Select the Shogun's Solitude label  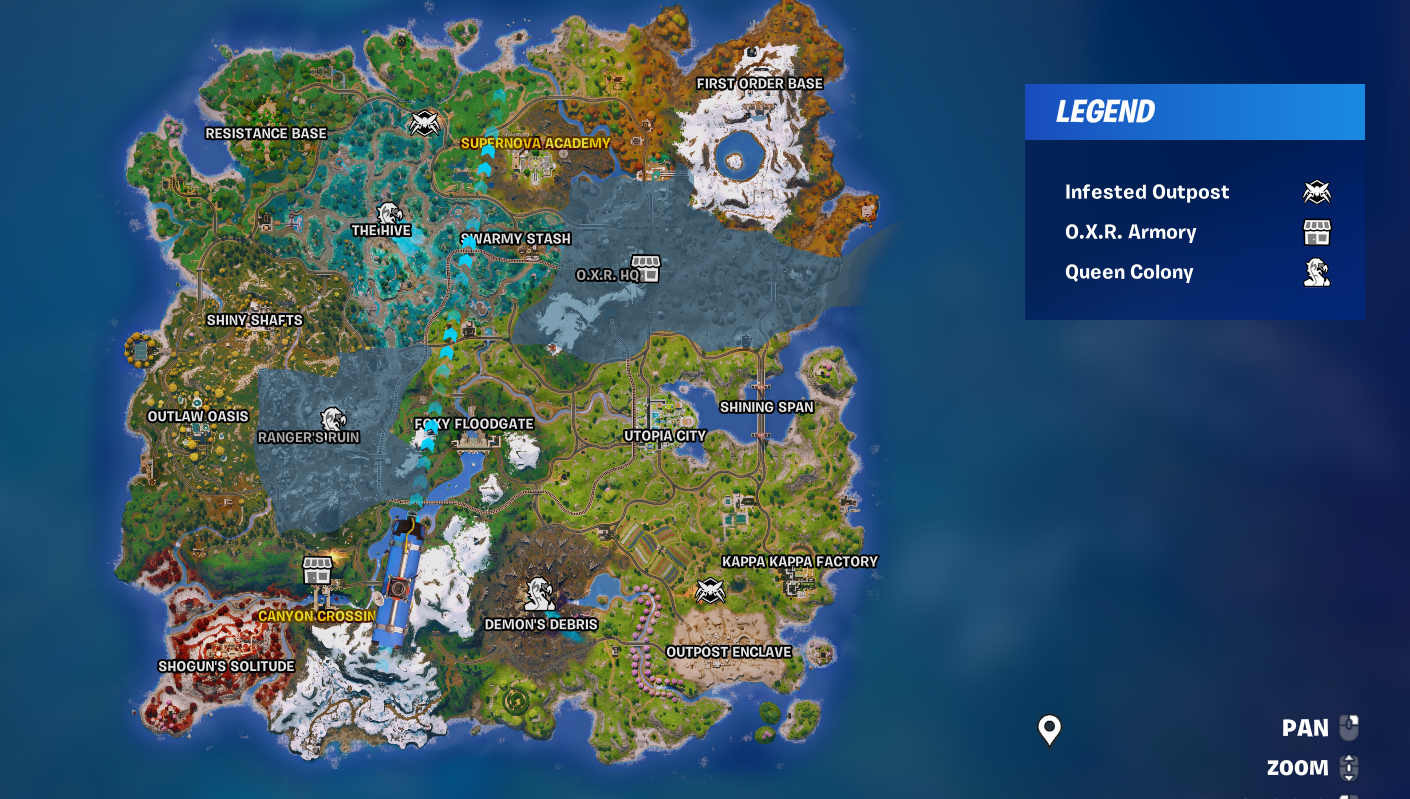pos(225,664)
